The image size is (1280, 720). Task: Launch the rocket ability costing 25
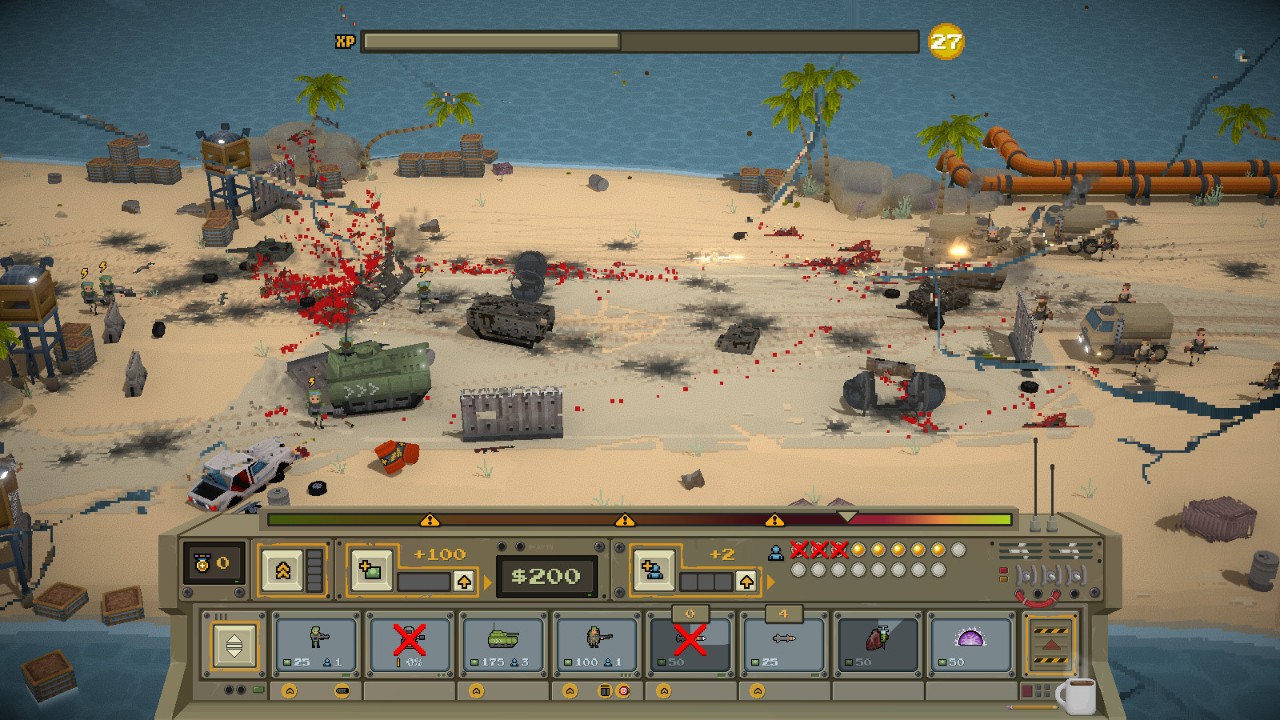click(783, 644)
